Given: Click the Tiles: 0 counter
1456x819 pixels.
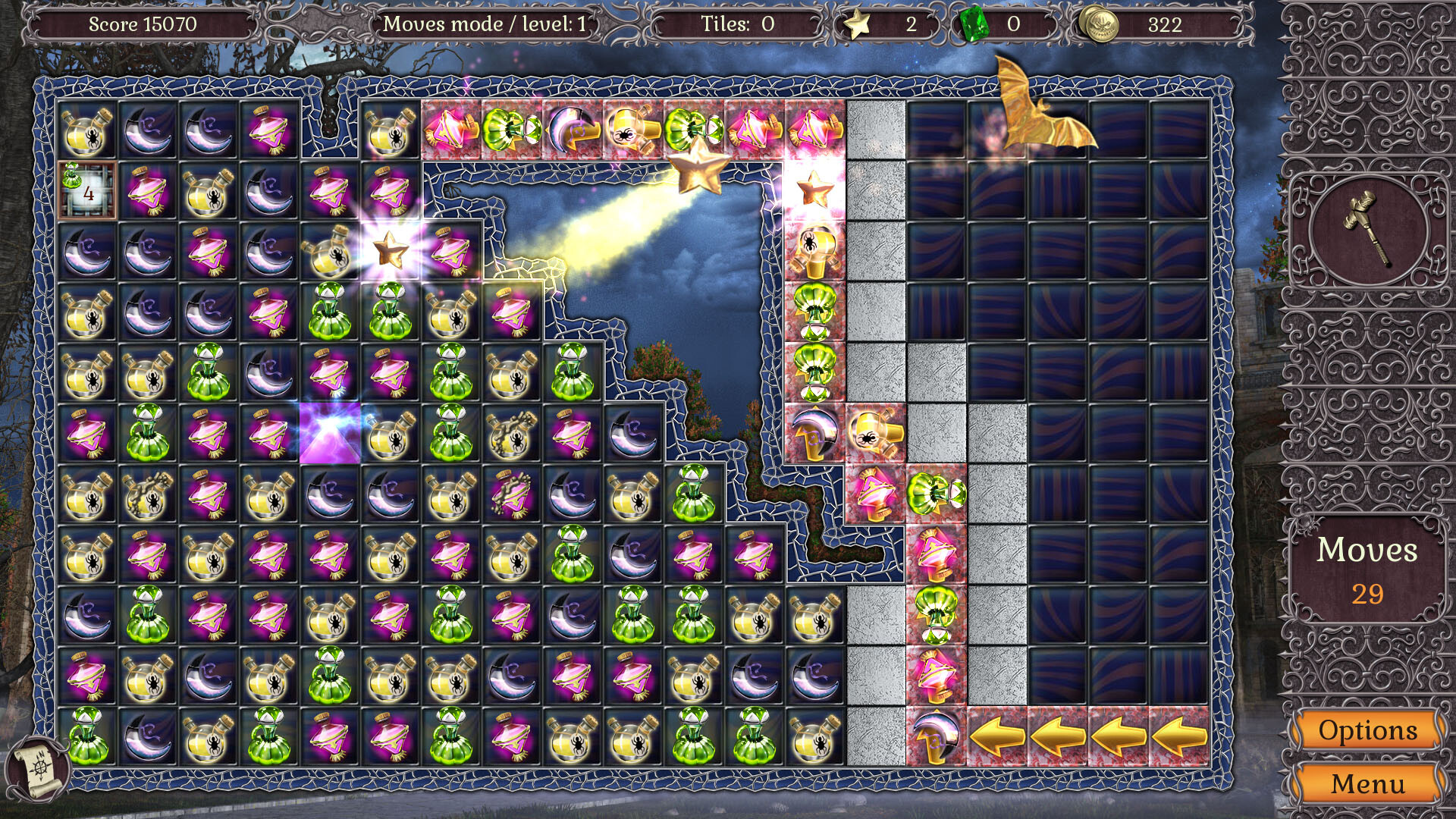Looking at the screenshot, I should coord(737,23).
